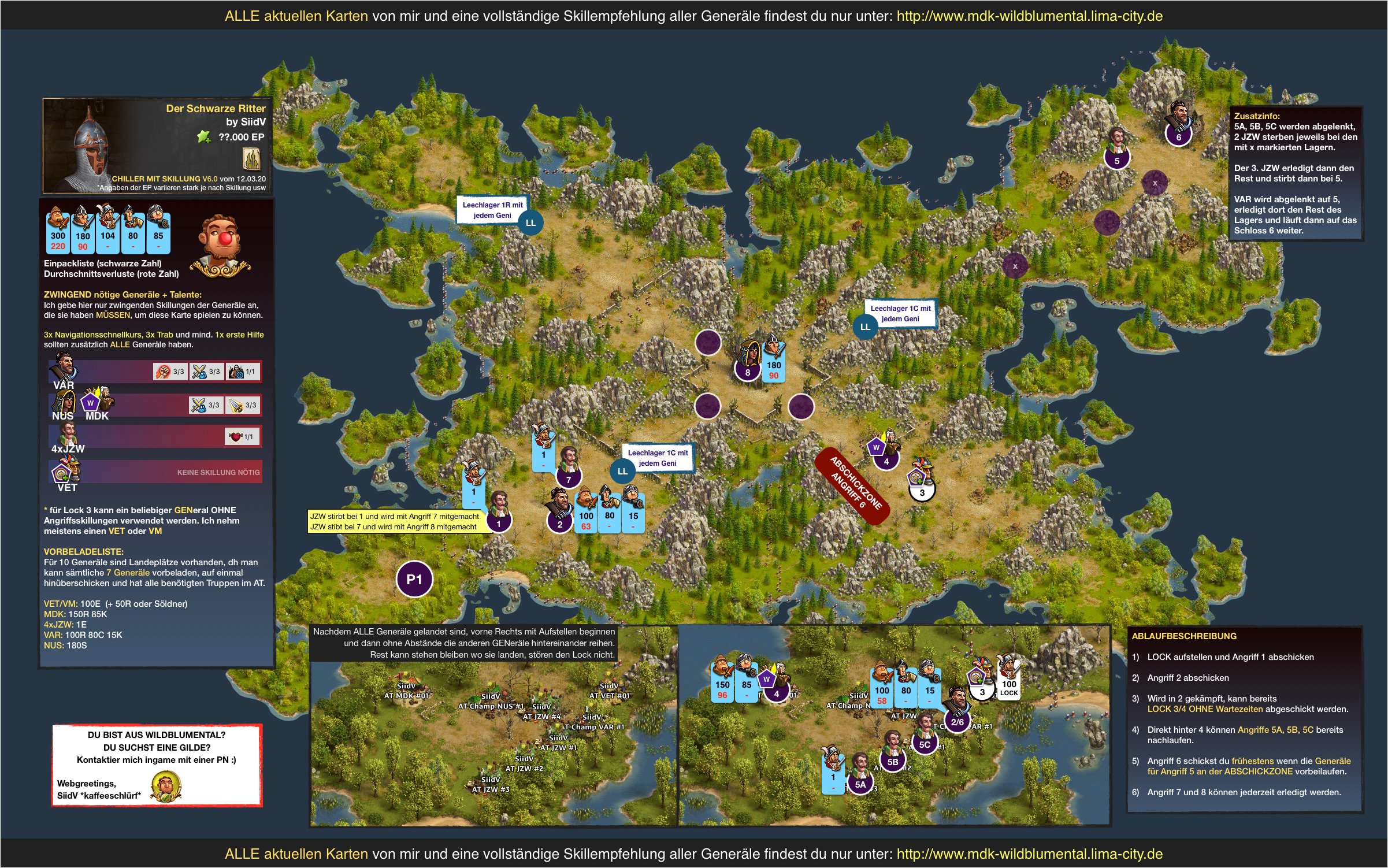Screen dimensions: 1388x868
Task: Click the 2/6 general marker
Action: point(957,722)
